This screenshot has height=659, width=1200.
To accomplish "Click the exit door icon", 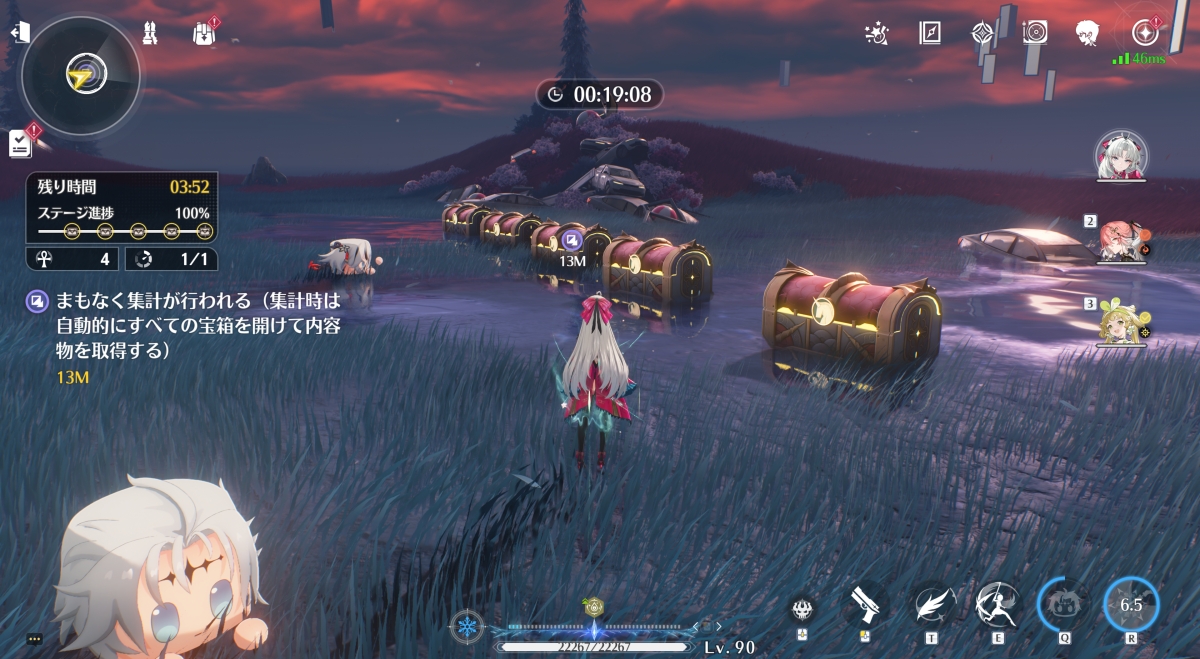I will coord(19,33).
